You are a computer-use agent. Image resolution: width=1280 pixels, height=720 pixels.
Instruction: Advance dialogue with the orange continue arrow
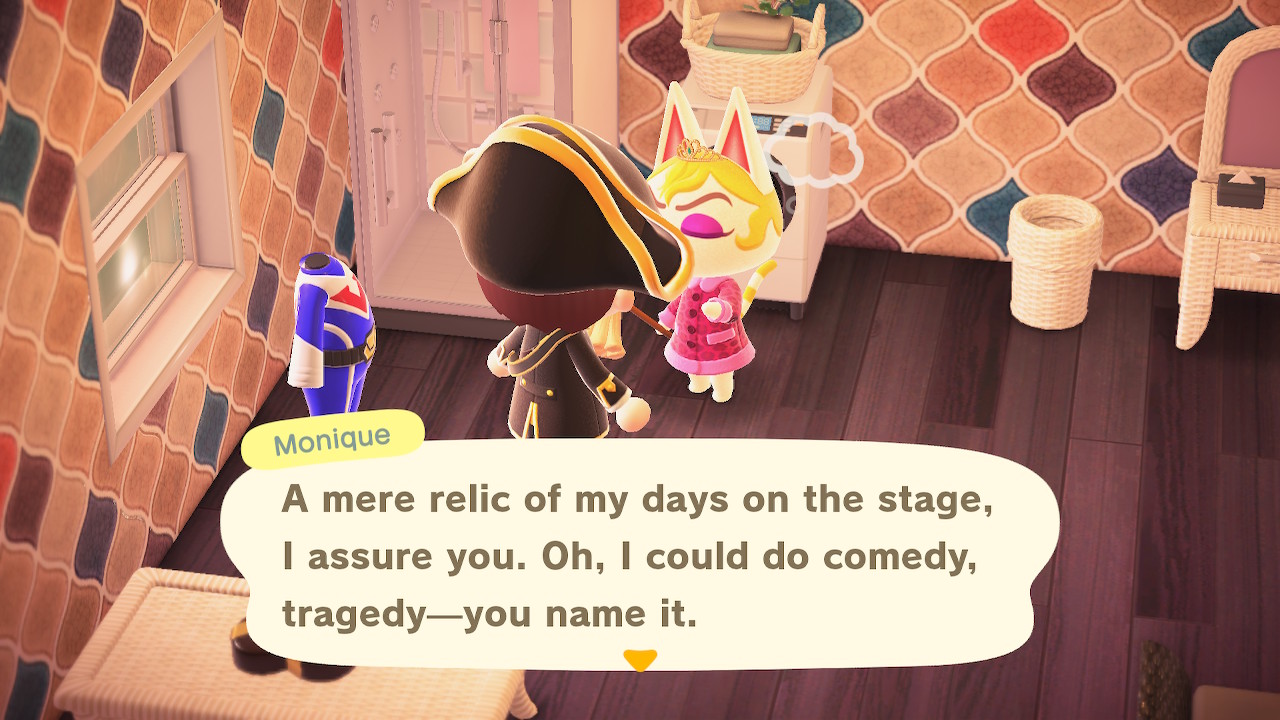[x=639, y=660]
